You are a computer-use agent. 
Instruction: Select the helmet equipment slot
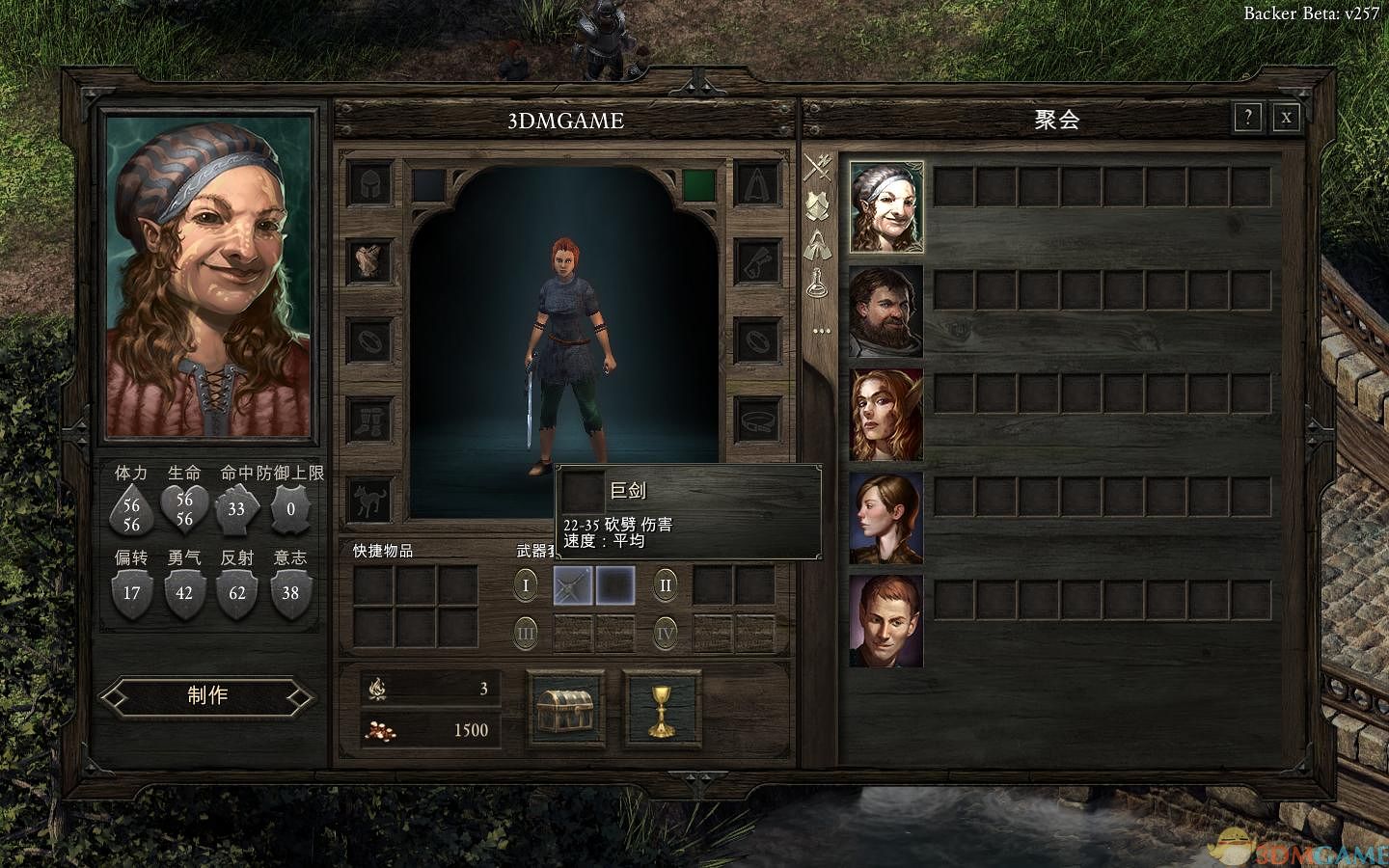(370, 183)
